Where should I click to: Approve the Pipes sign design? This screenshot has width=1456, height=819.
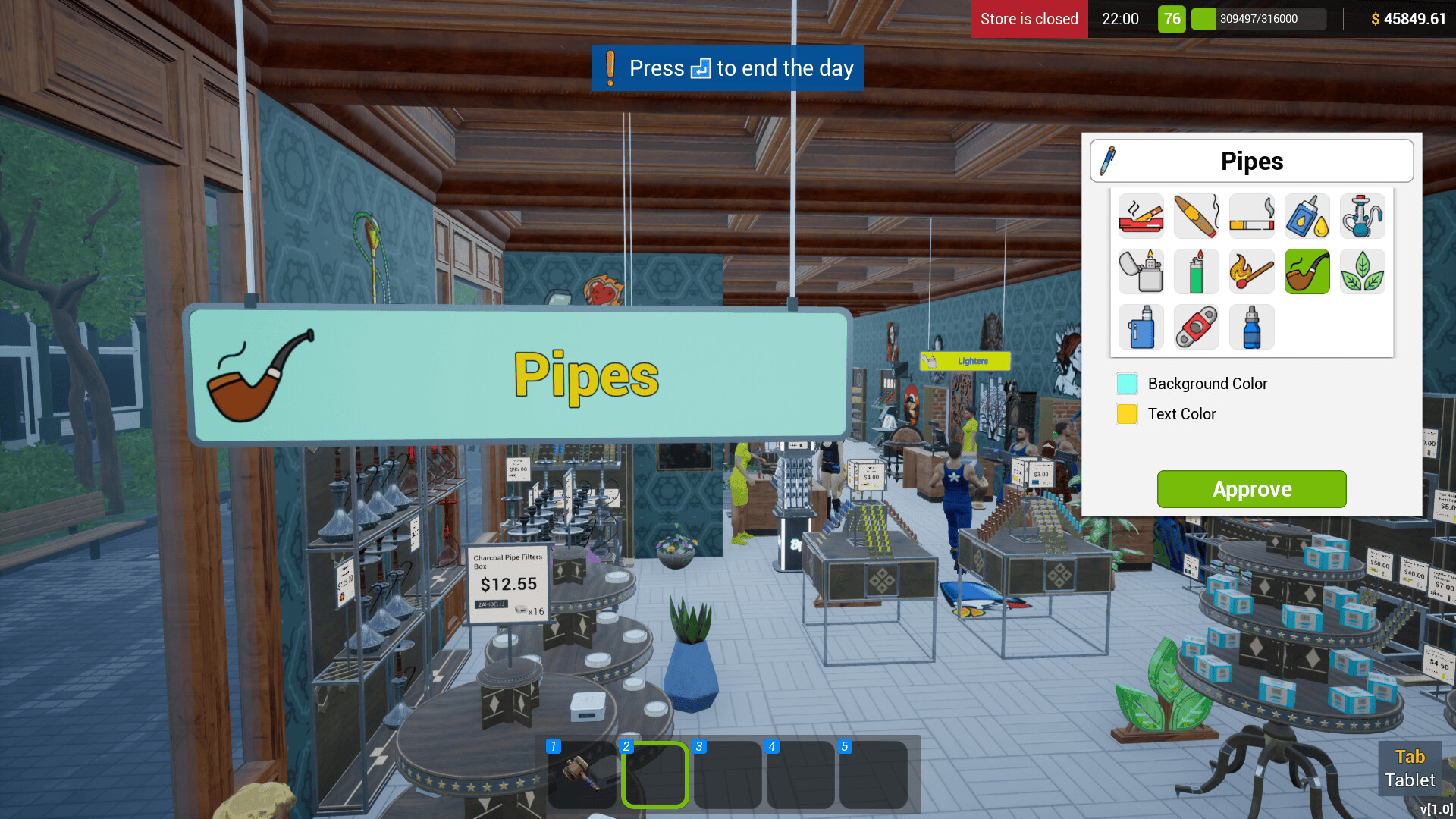coord(1251,489)
